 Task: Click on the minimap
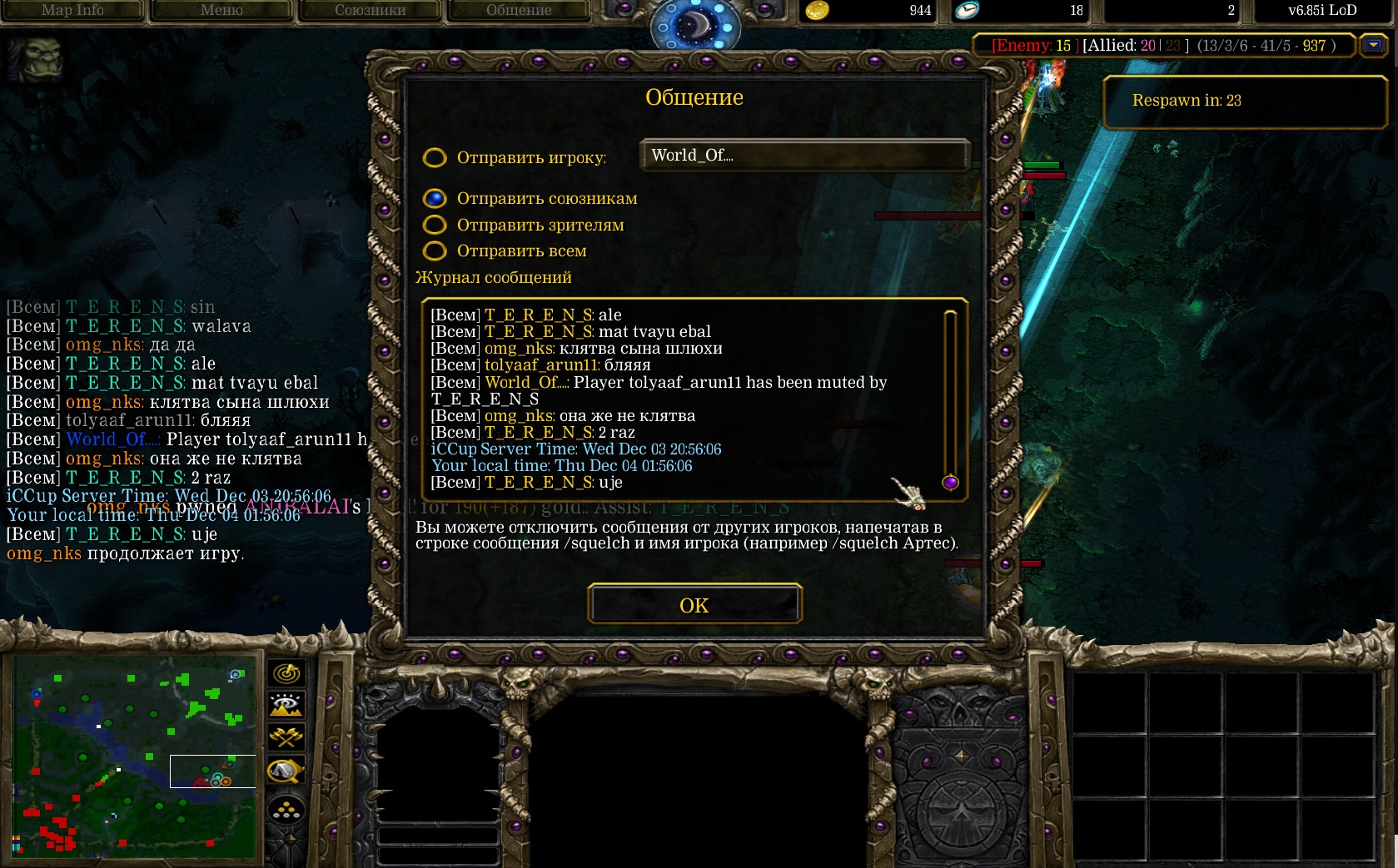(x=133, y=757)
